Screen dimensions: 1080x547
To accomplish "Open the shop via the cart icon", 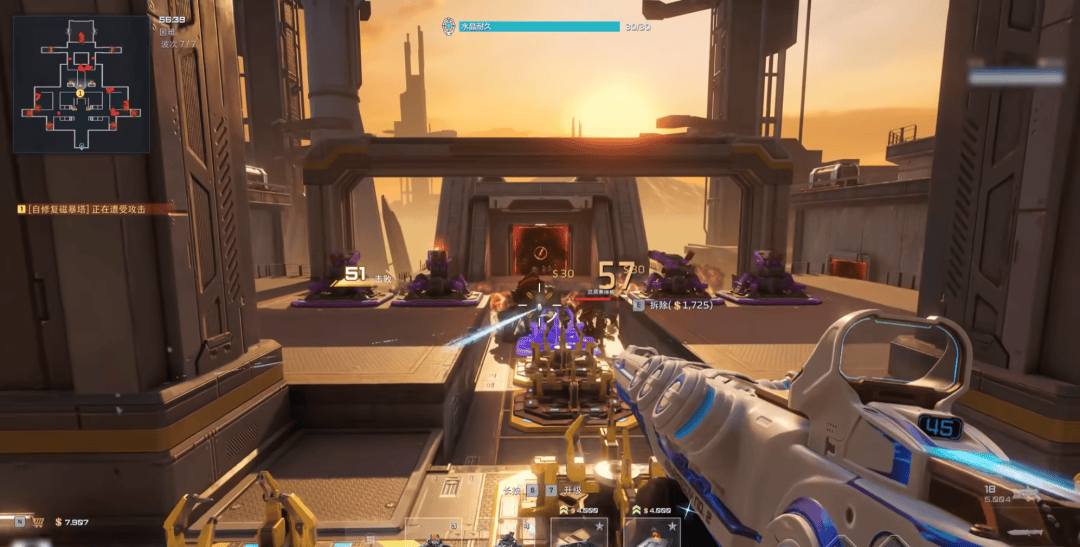I will pos(37,521).
